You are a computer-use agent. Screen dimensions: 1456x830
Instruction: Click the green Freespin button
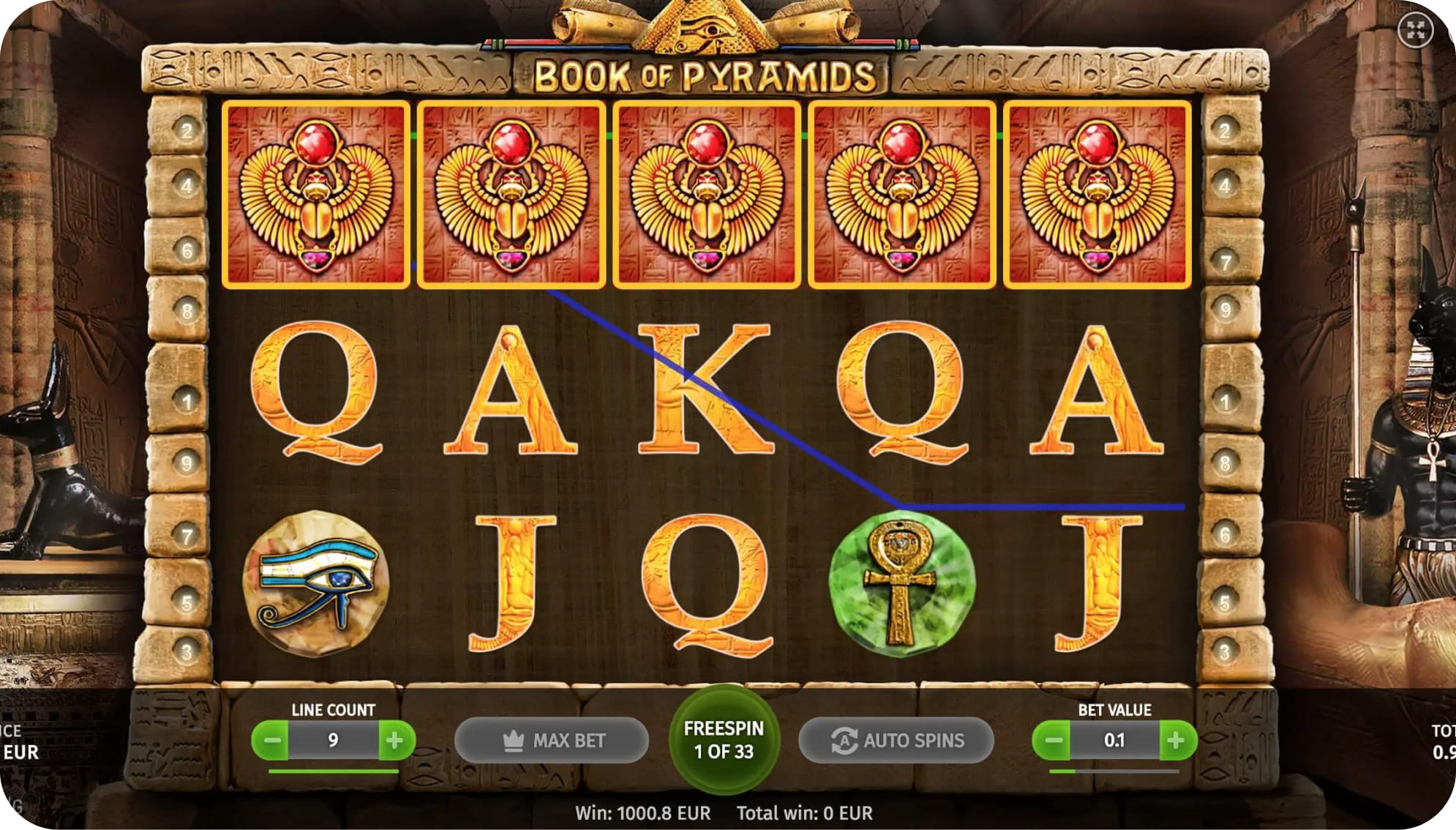(724, 740)
